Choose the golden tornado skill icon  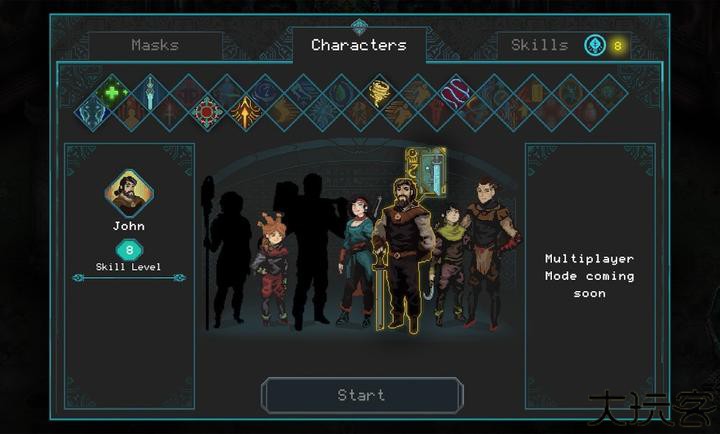click(380, 92)
